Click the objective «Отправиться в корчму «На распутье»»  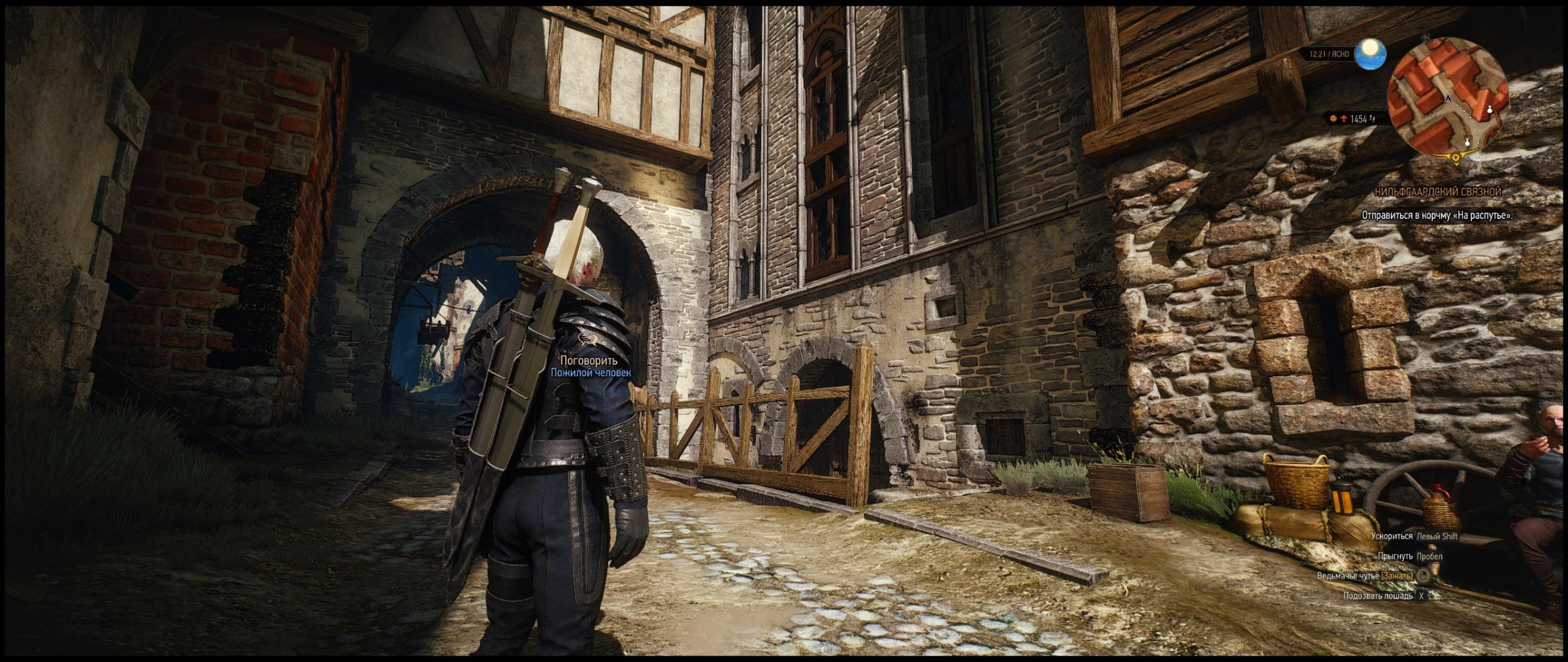tap(1437, 215)
